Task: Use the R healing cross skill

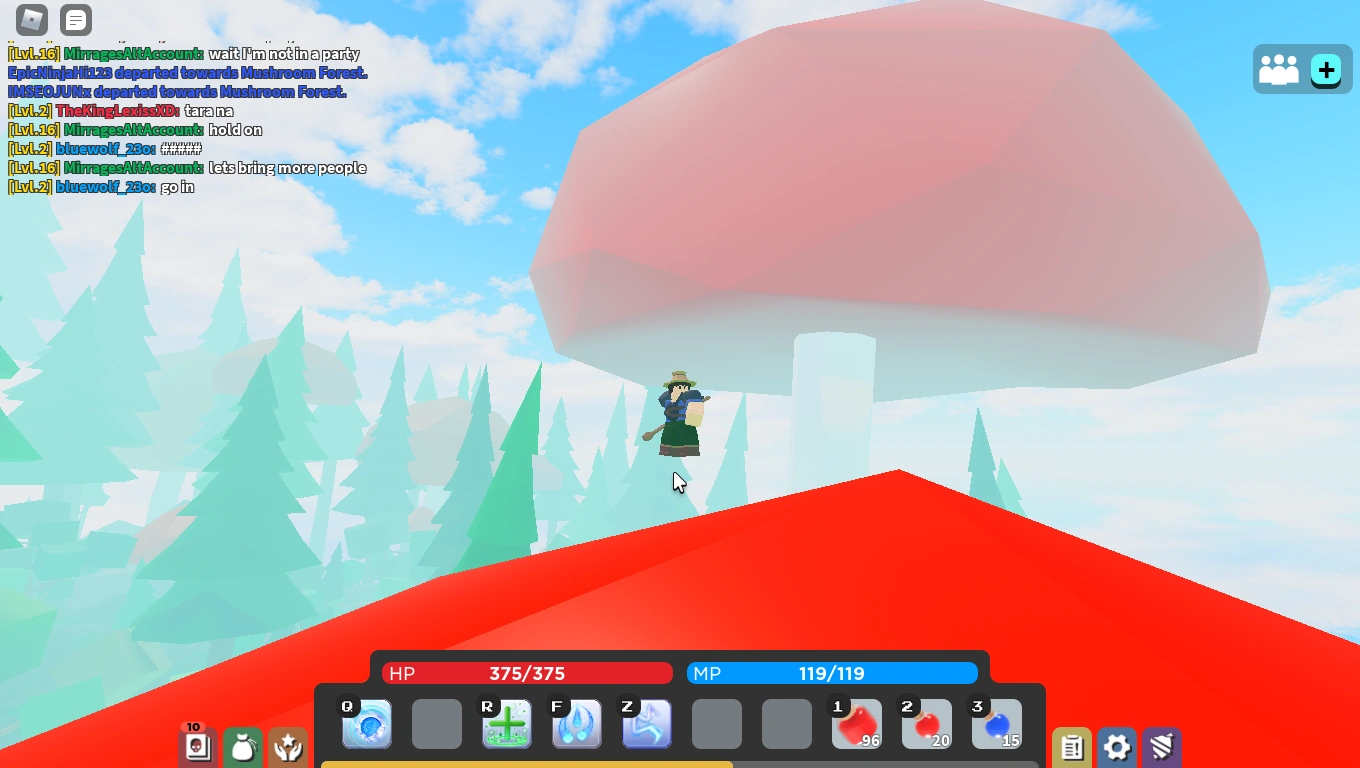Action: 507,723
